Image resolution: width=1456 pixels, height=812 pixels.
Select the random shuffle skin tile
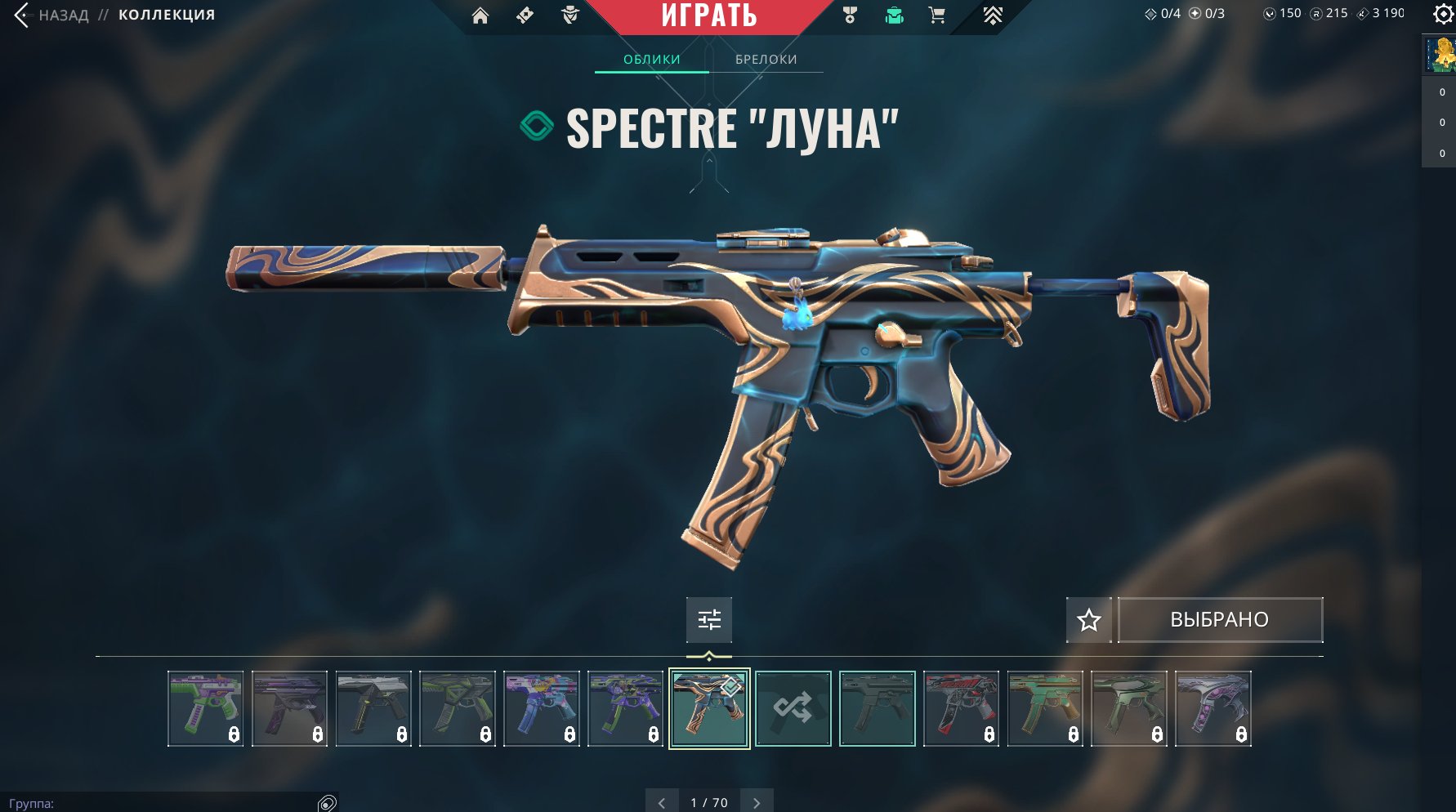[x=793, y=708]
